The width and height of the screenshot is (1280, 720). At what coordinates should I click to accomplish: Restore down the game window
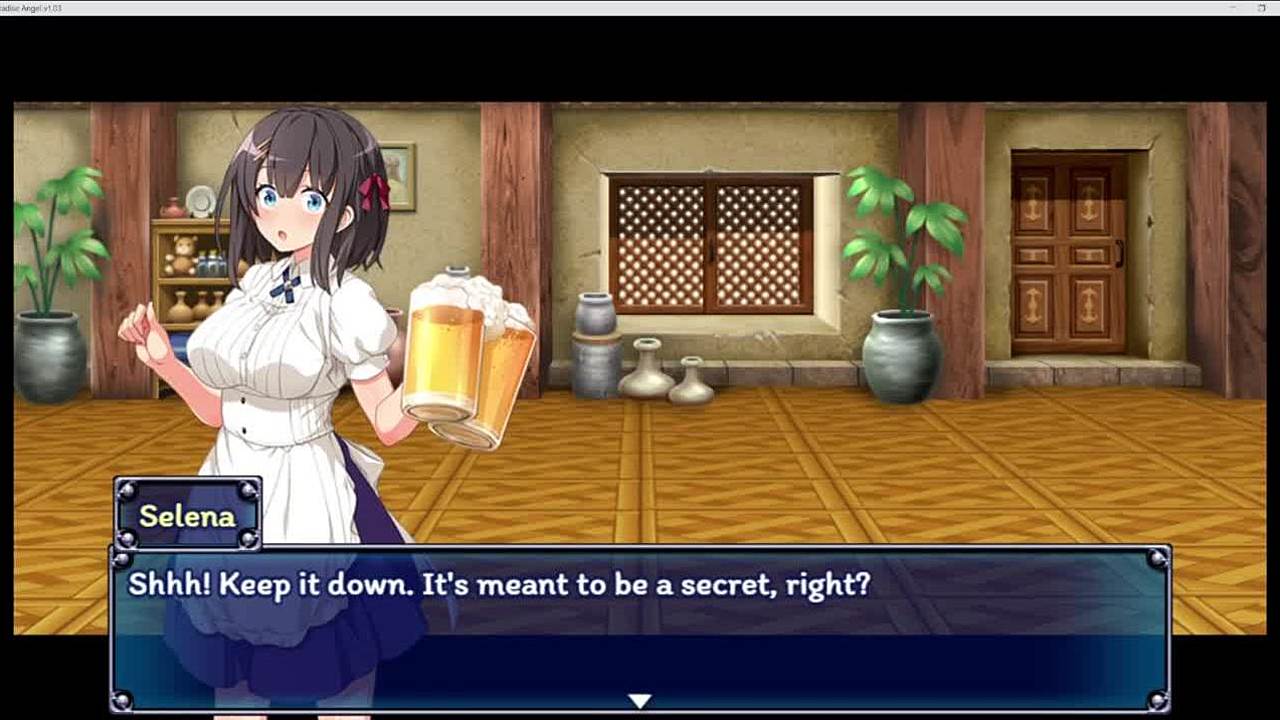pyautogui.click(x=1262, y=8)
